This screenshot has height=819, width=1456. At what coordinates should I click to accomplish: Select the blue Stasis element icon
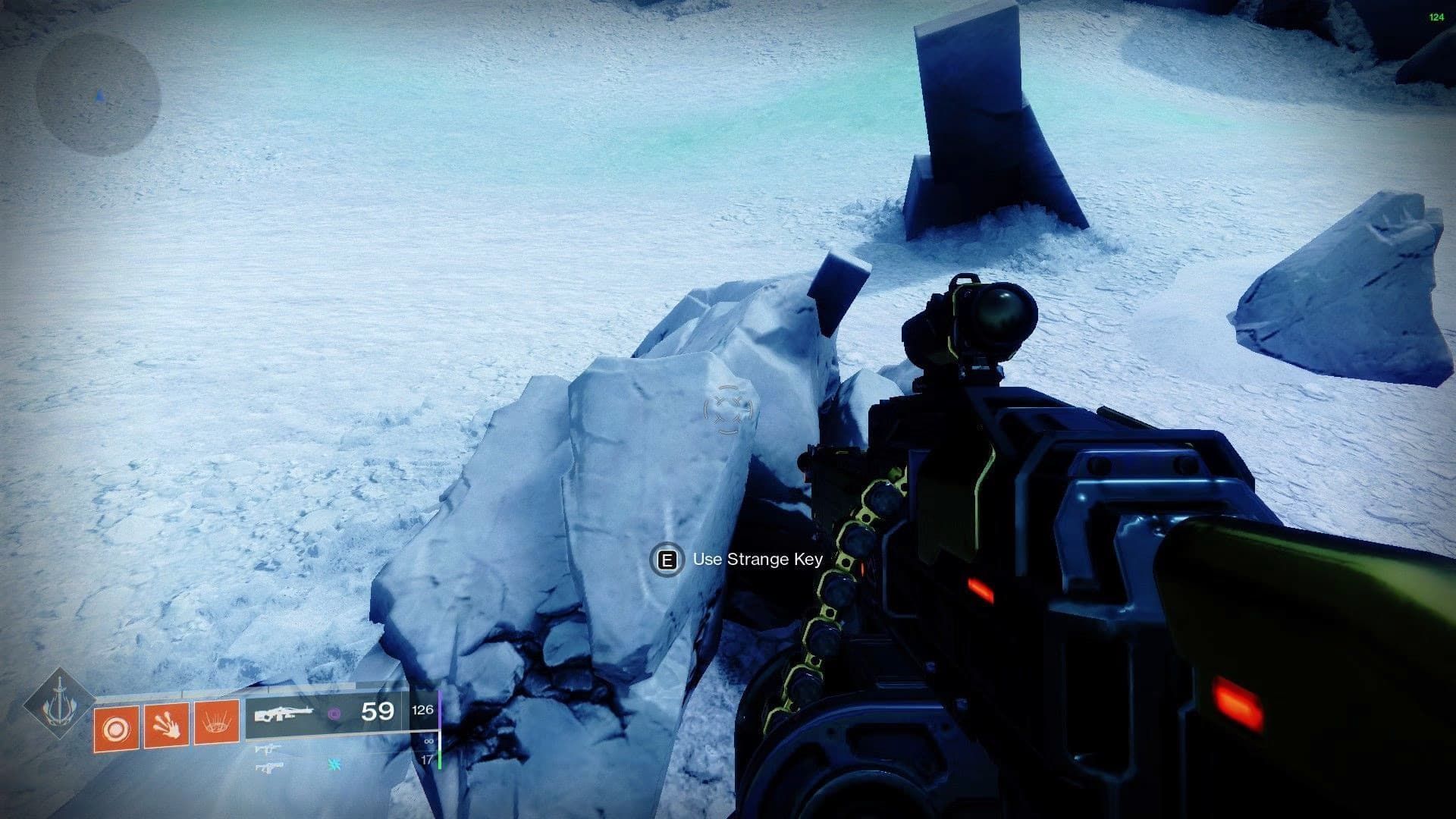pyautogui.click(x=334, y=764)
